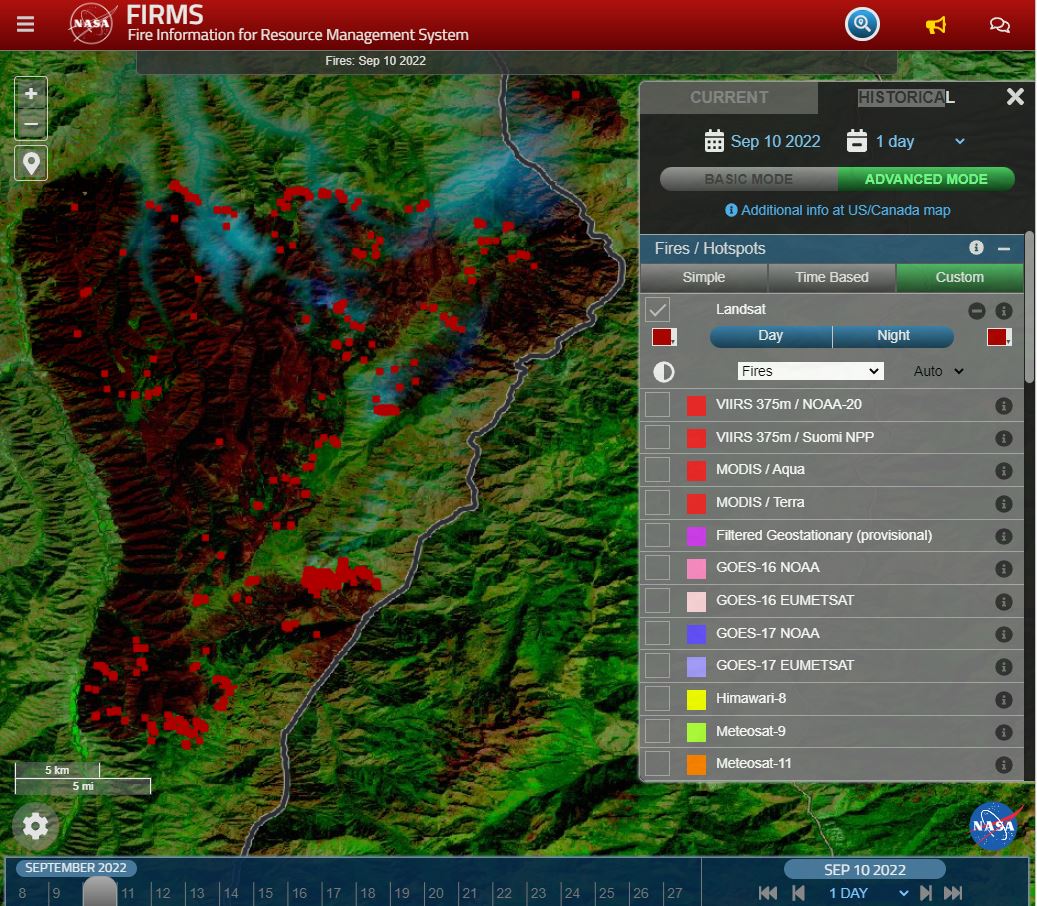Zoom out on the map
Viewport: 1037px width, 906px height.
point(31,125)
